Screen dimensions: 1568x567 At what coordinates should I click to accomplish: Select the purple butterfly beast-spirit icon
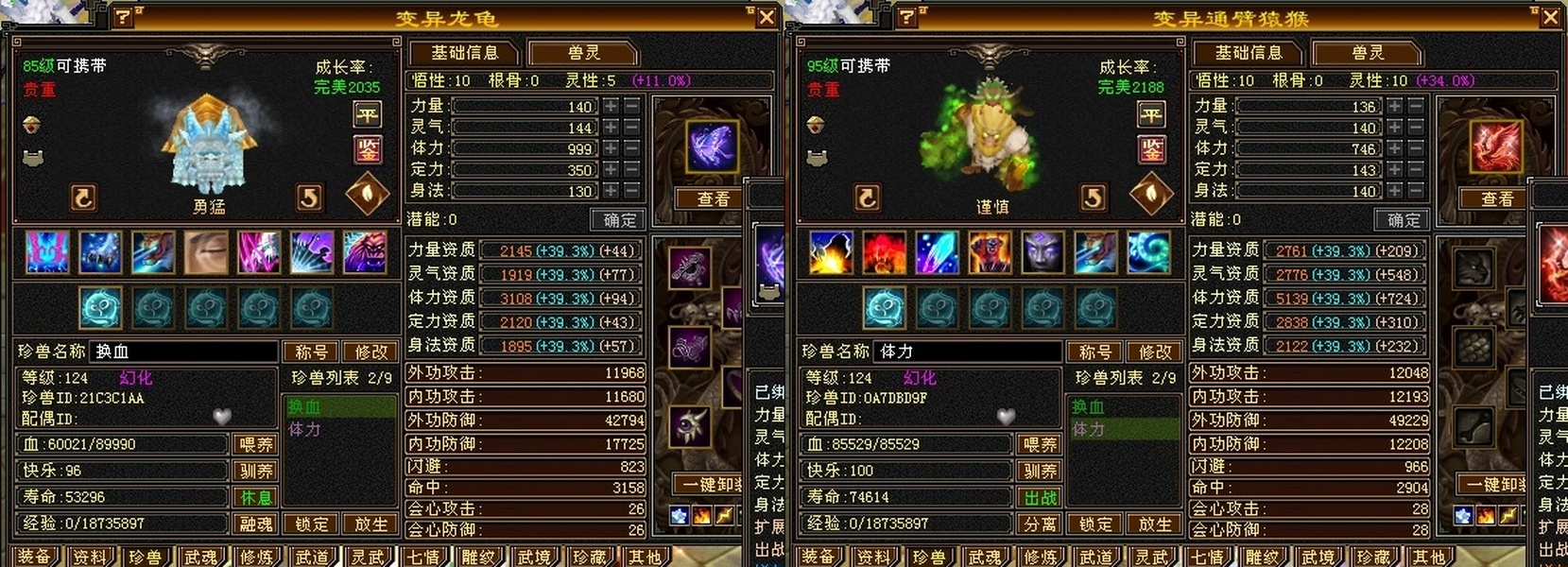(x=712, y=147)
